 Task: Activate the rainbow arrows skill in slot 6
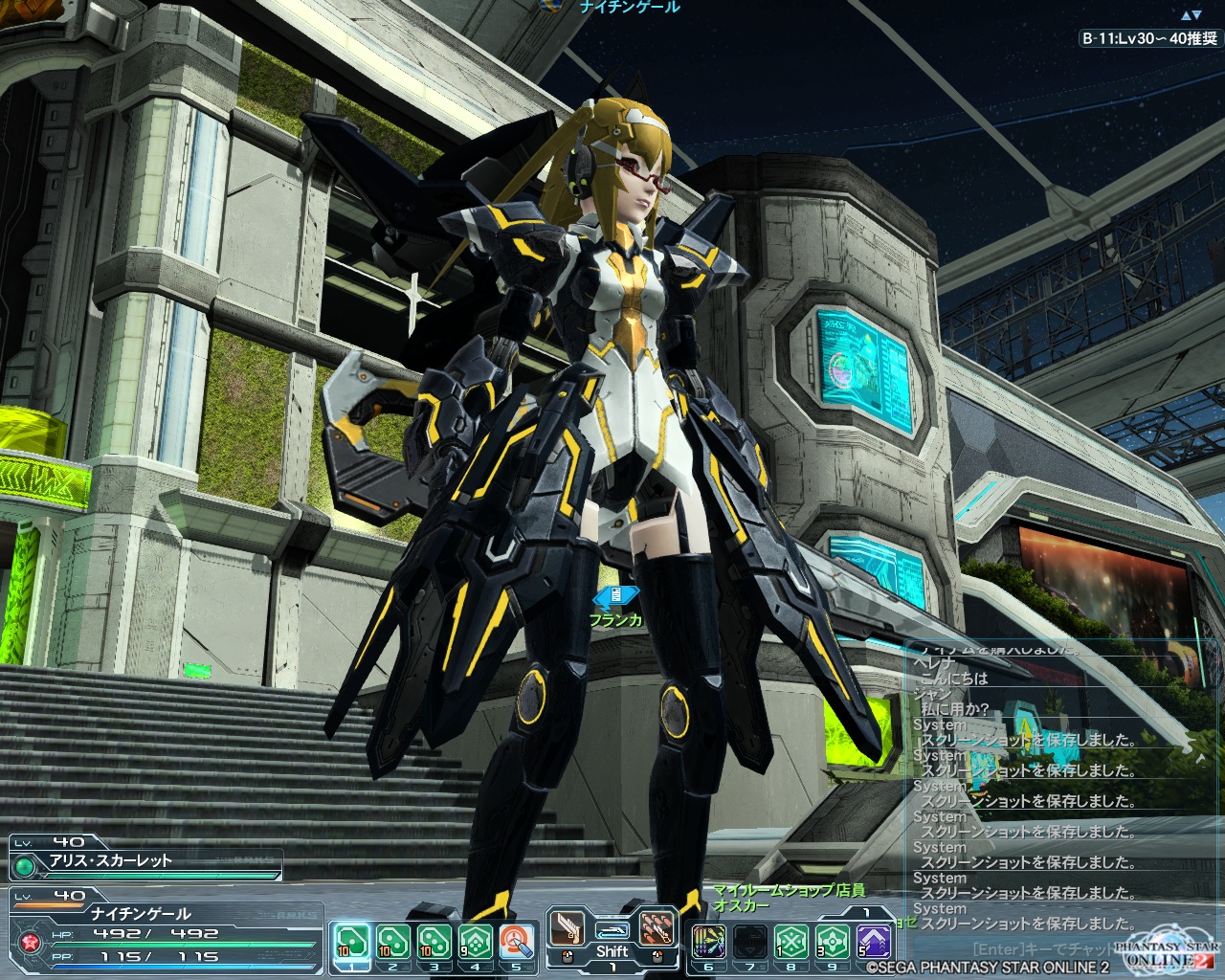[708, 942]
